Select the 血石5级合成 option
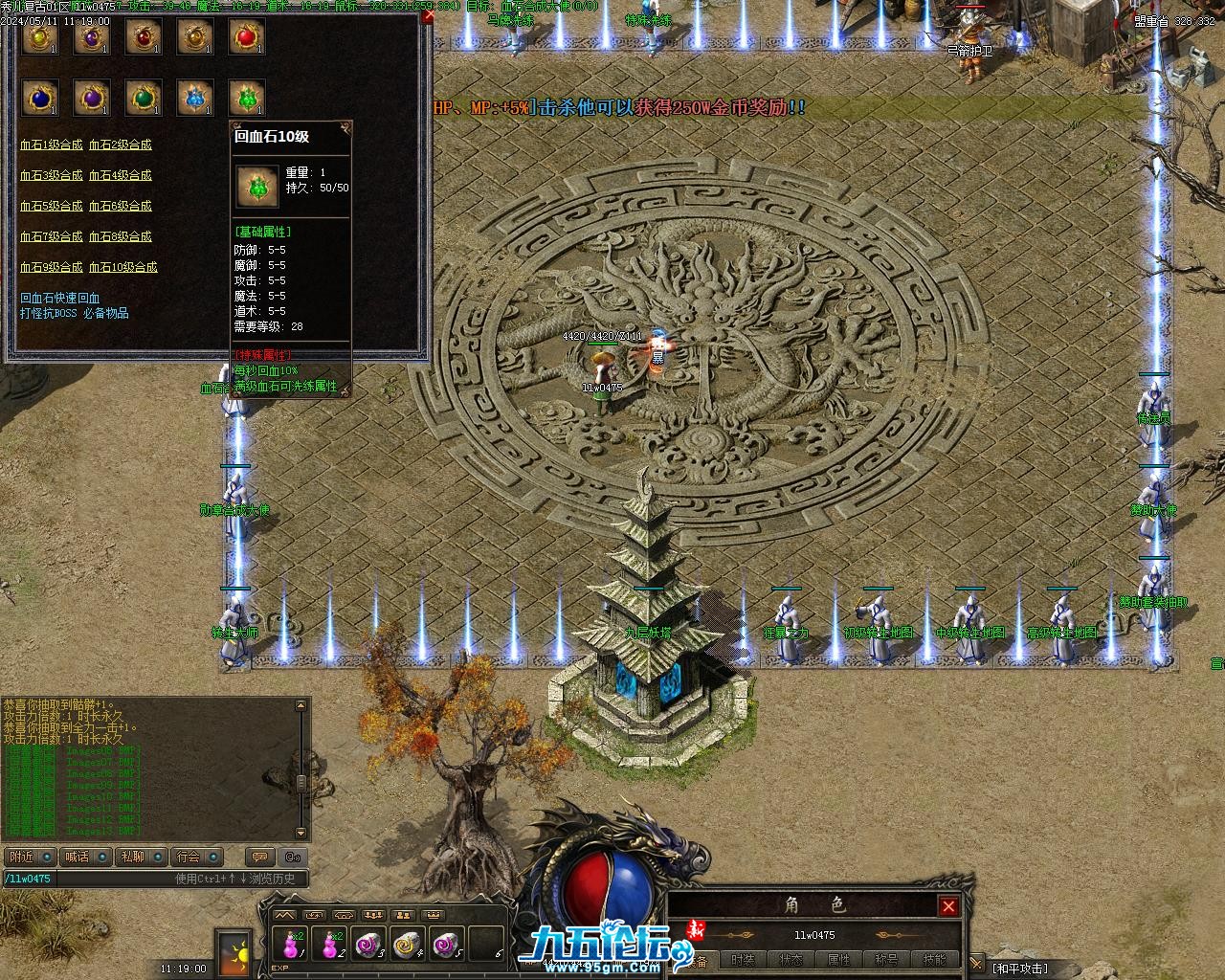 click(51, 207)
